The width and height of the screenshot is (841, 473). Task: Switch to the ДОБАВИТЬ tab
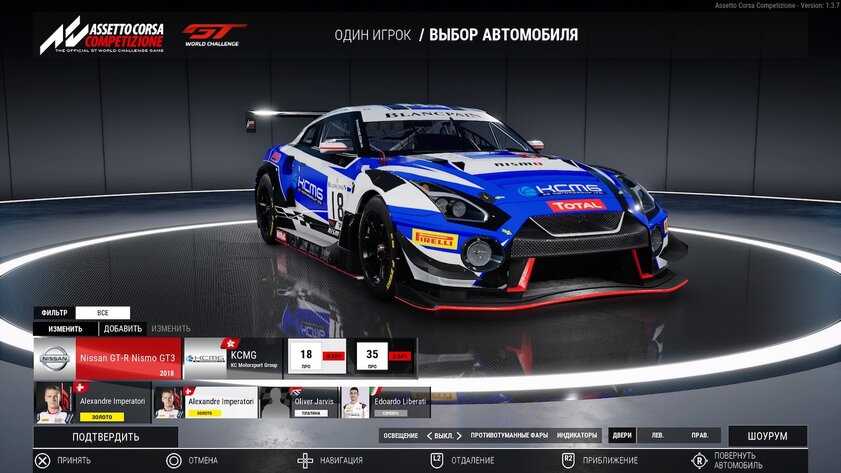[x=123, y=328]
